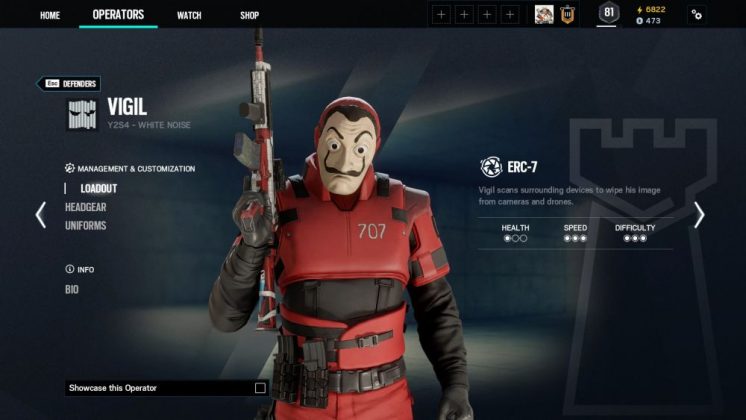746x420 pixels.
Task: Go back to Defenders list
Action: [68, 84]
